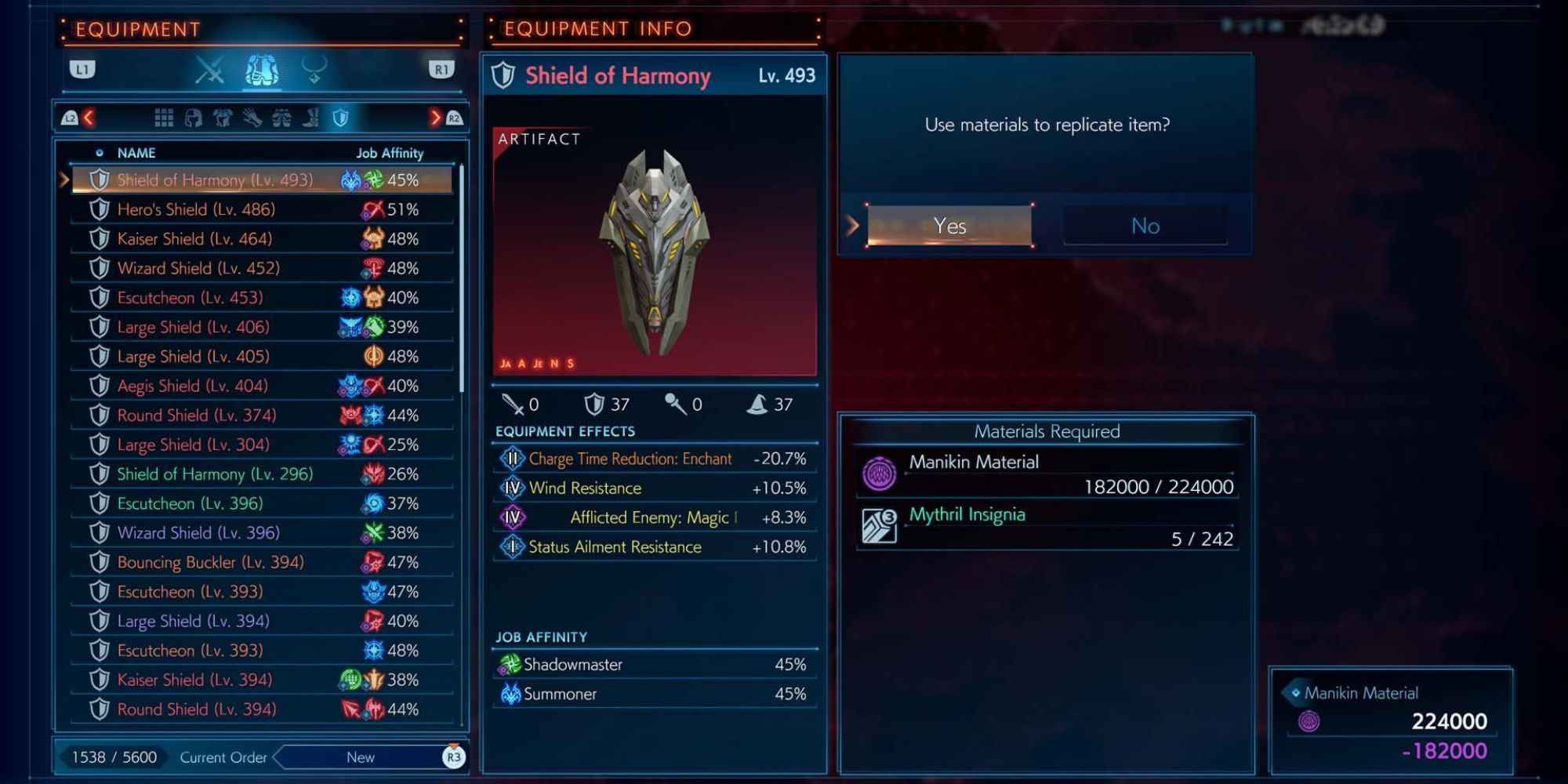Change the Current Order sort setting
This screenshot has height=784, width=1568.
[361, 757]
